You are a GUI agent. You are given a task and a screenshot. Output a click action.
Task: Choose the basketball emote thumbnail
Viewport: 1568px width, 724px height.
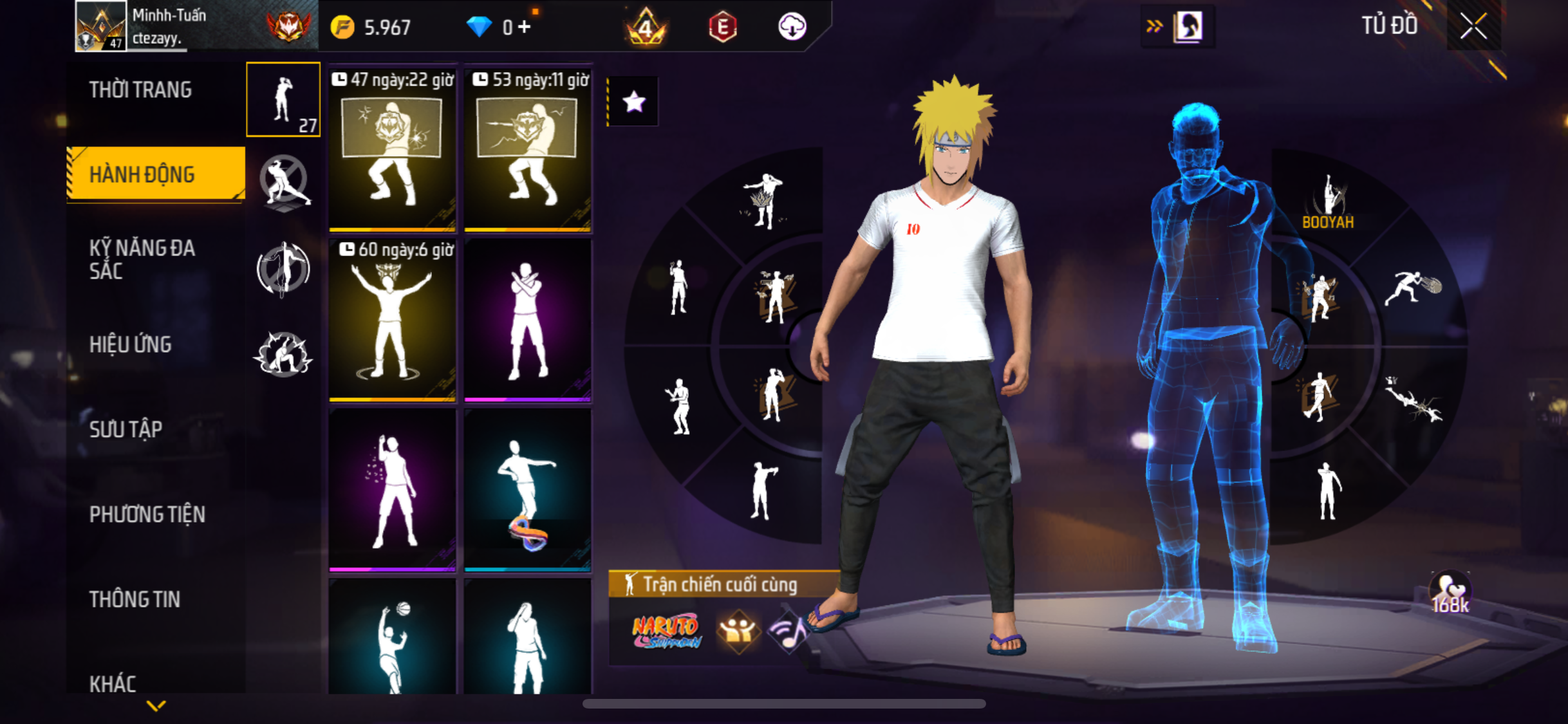coord(392,638)
